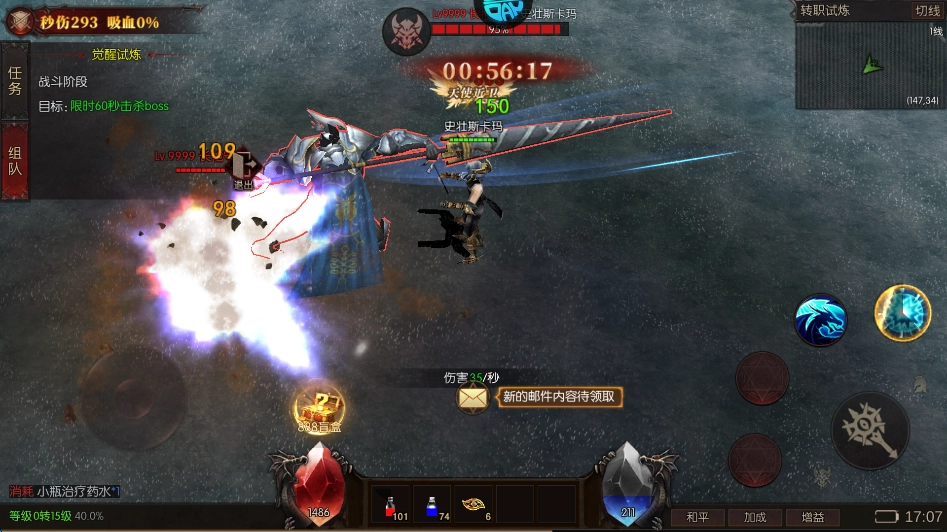Activate the blue wolf skill
This screenshot has height=532, width=947.
(820, 320)
